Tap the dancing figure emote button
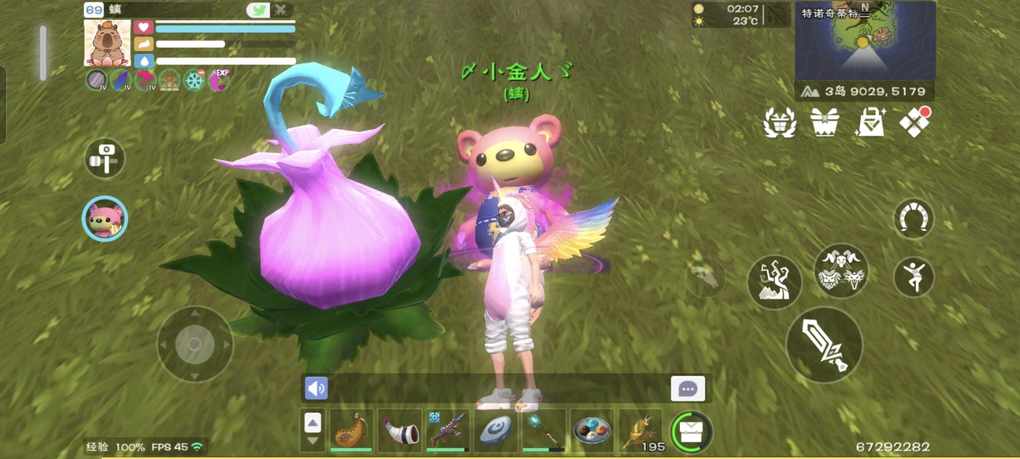The height and width of the screenshot is (459, 1020). click(x=912, y=276)
